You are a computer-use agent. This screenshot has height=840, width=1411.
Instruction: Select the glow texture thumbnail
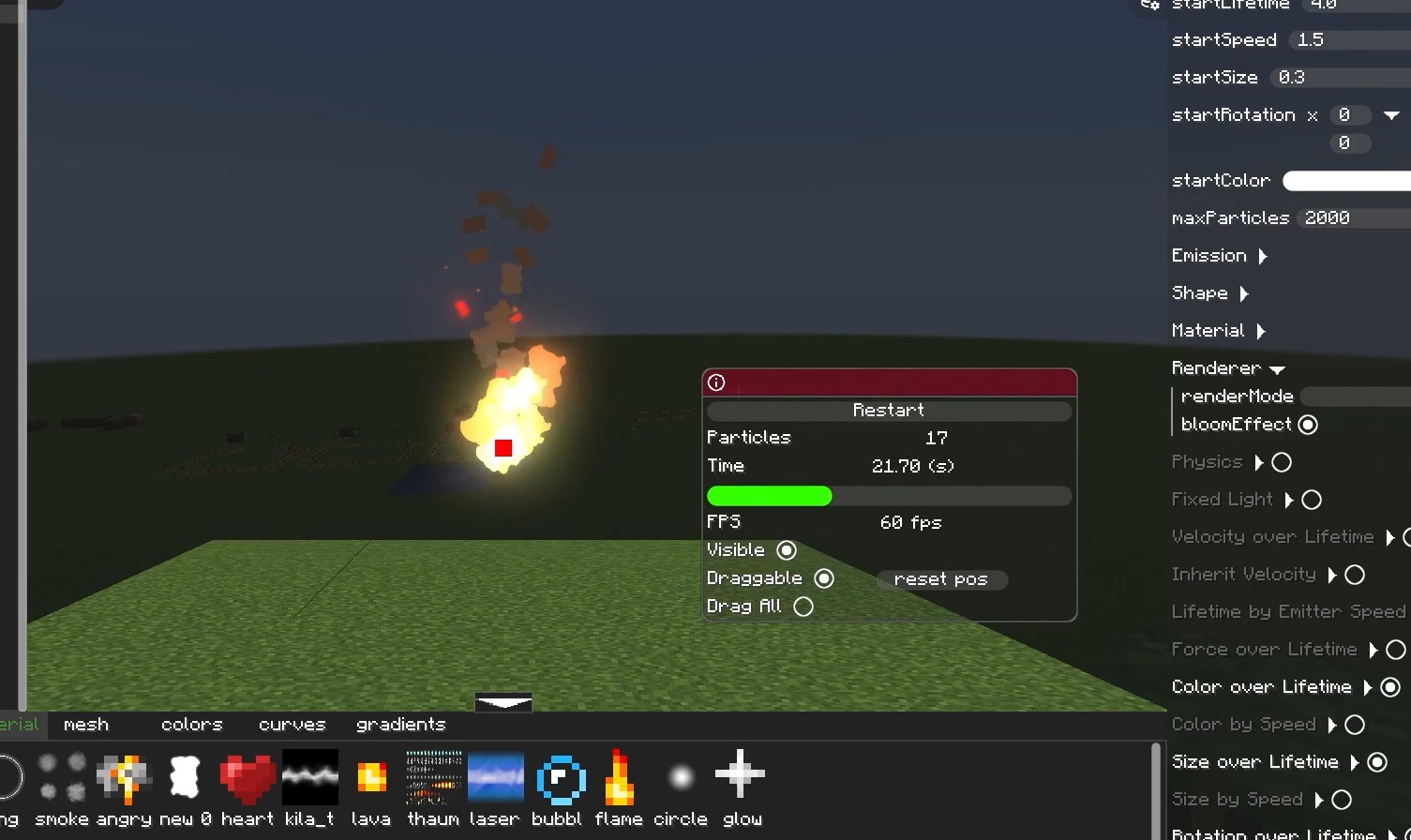pos(741,776)
